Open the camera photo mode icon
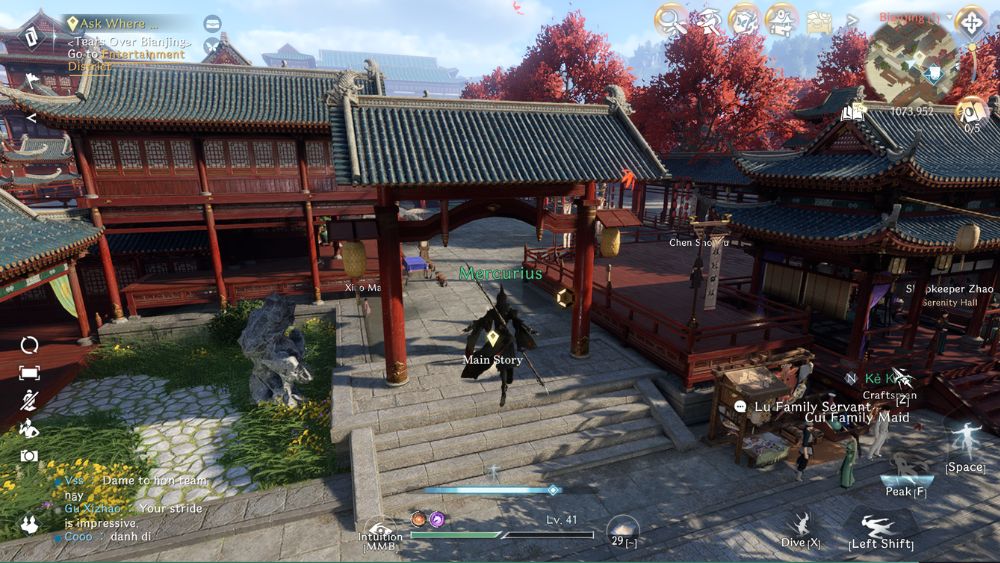This screenshot has height=563, width=1000. coord(29,456)
